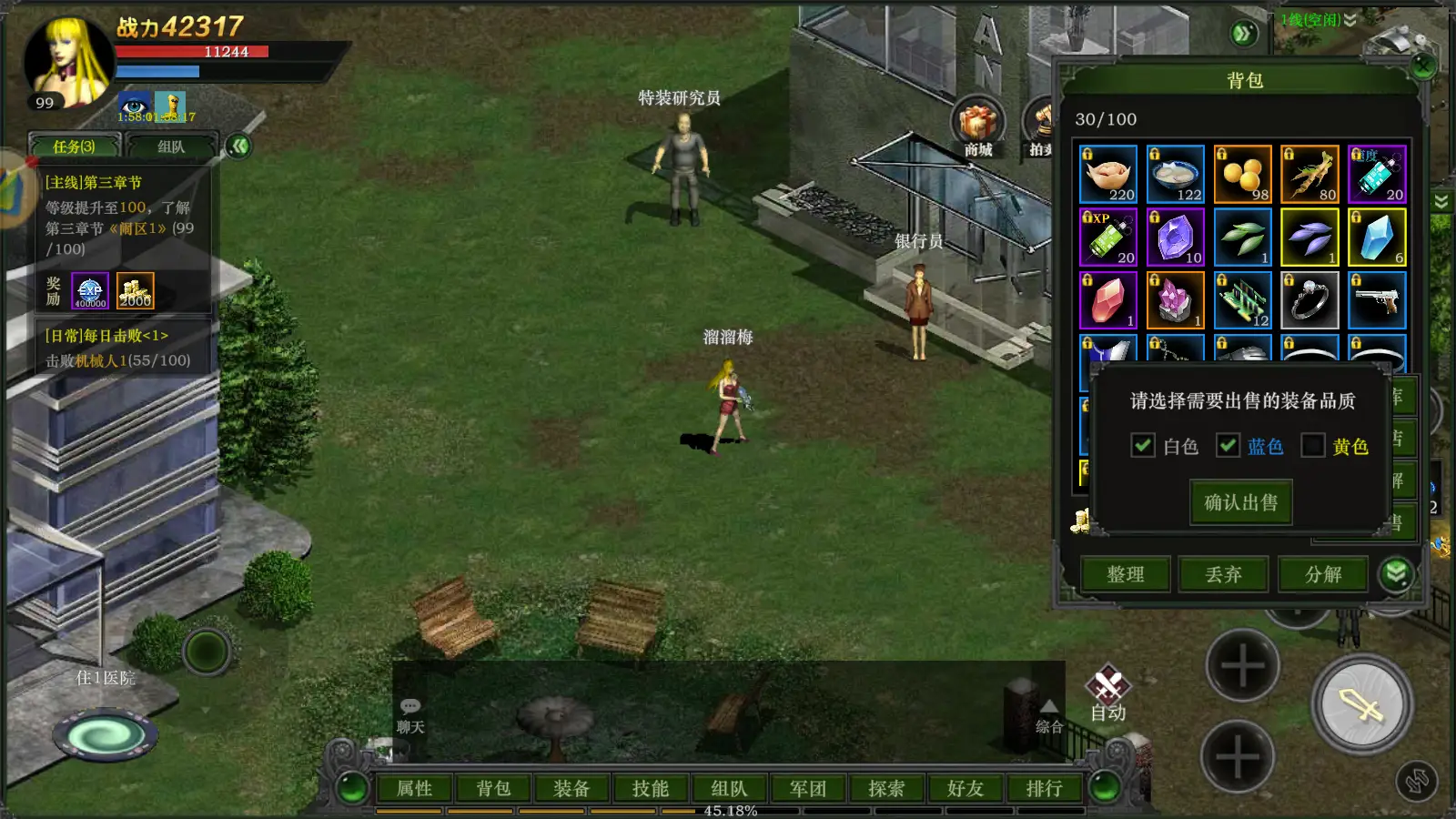Open 军团 legion from bottom menu
1456x819 pixels.
click(x=808, y=788)
